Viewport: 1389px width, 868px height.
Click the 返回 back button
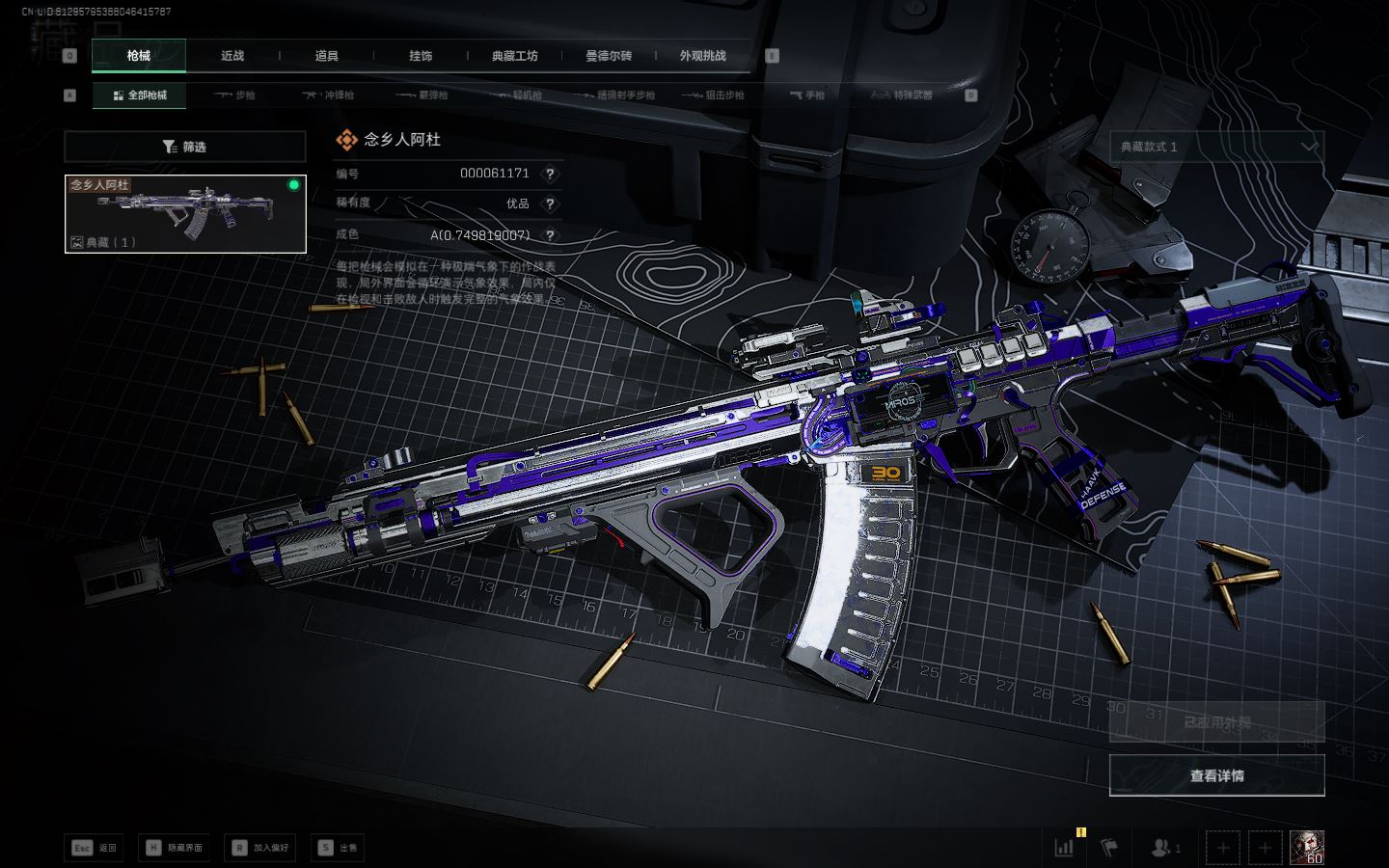(x=95, y=848)
